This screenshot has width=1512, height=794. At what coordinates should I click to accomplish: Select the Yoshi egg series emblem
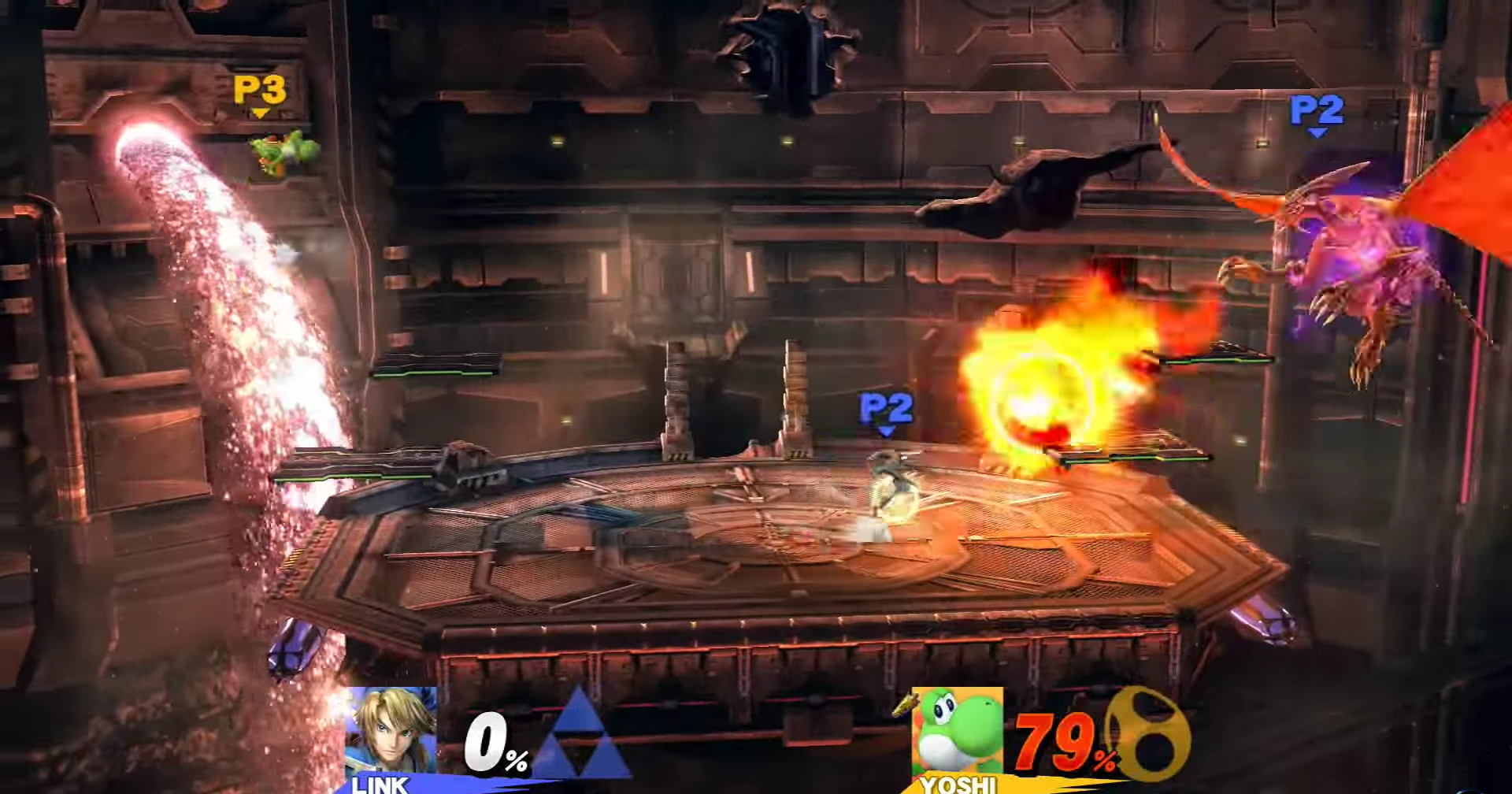pyautogui.click(x=1150, y=736)
